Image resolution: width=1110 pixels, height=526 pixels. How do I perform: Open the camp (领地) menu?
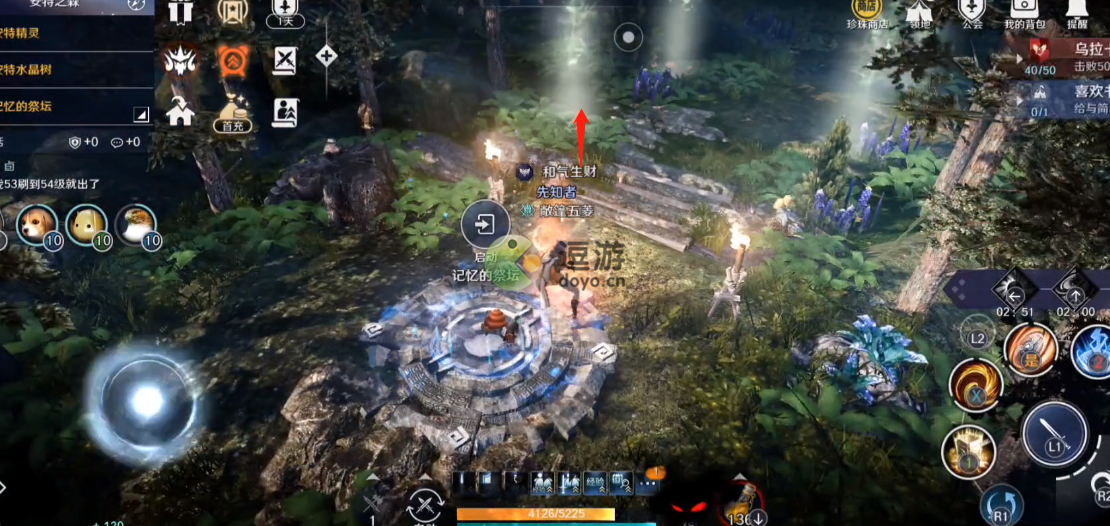click(x=920, y=11)
